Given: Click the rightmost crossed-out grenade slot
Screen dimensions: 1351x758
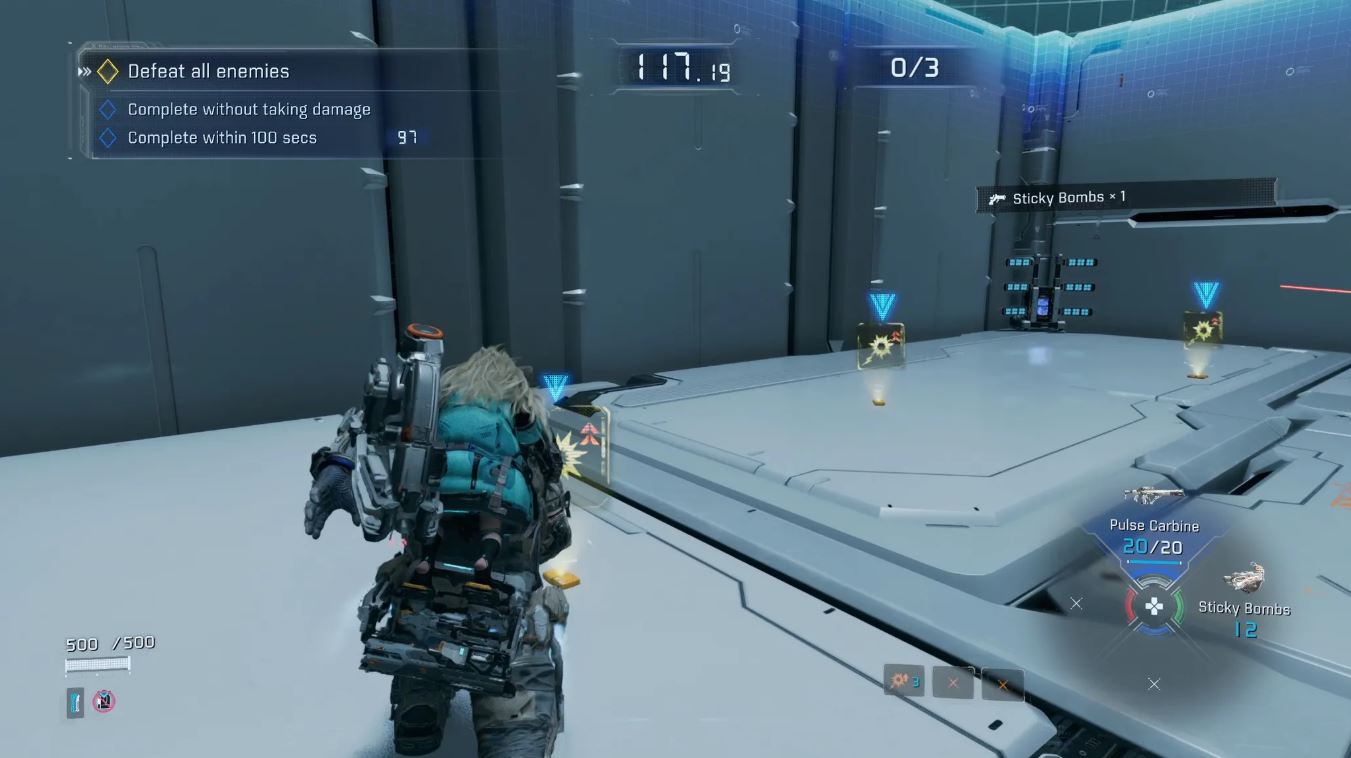Looking at the screenshot, I should pos(1003,684).
